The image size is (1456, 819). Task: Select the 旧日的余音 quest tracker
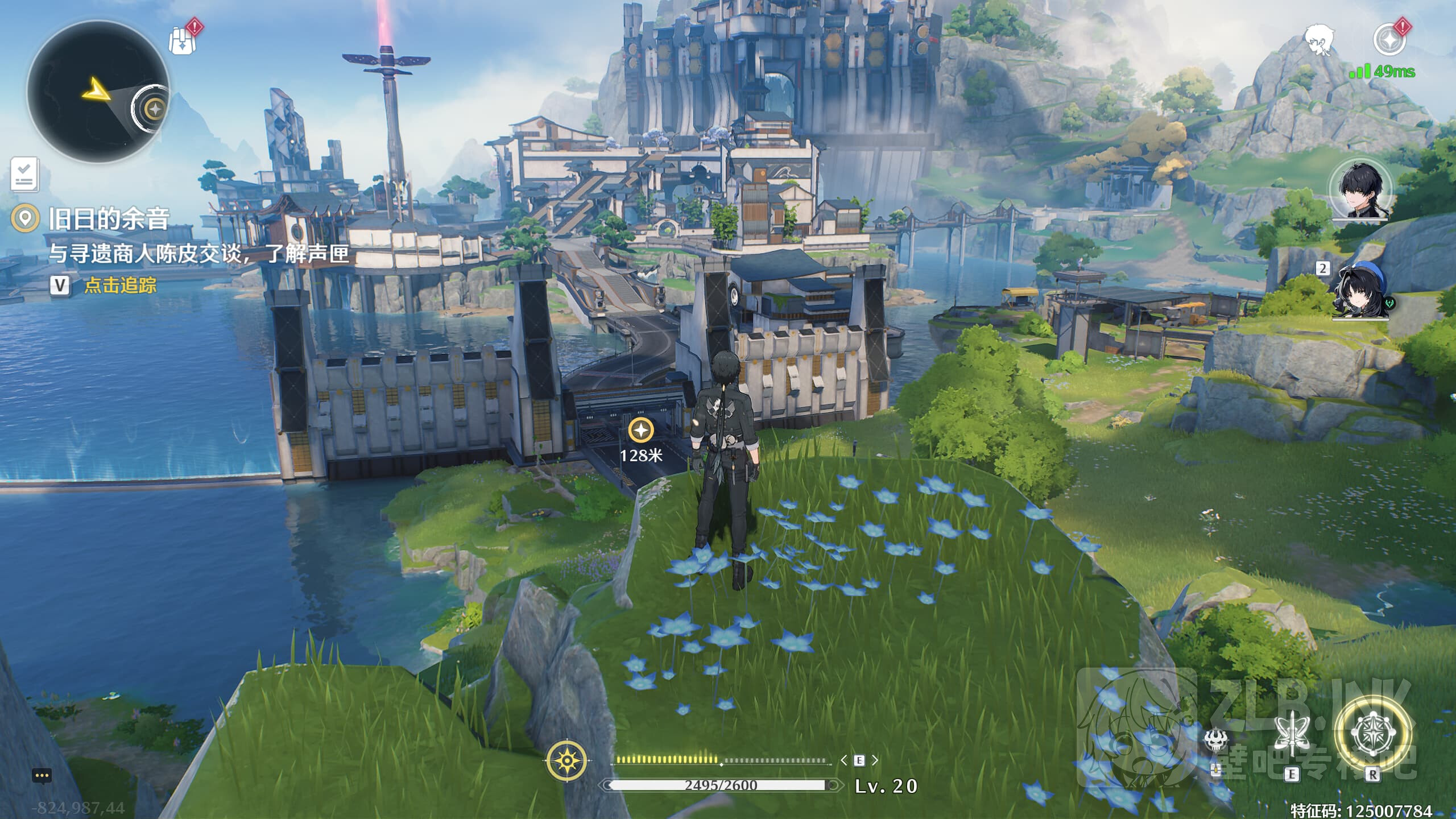tap(108, 219)
